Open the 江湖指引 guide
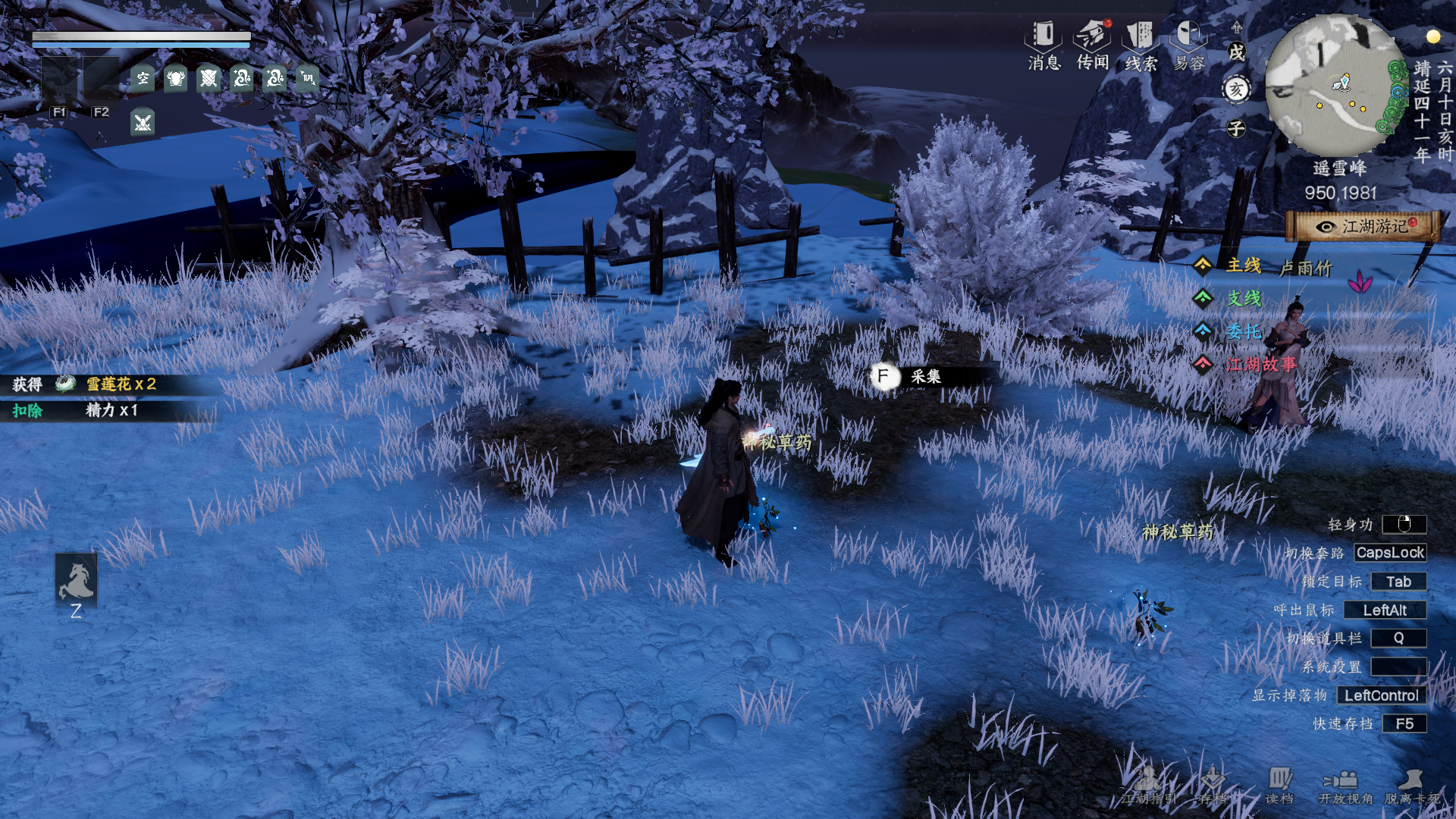 coord(1148,786)
